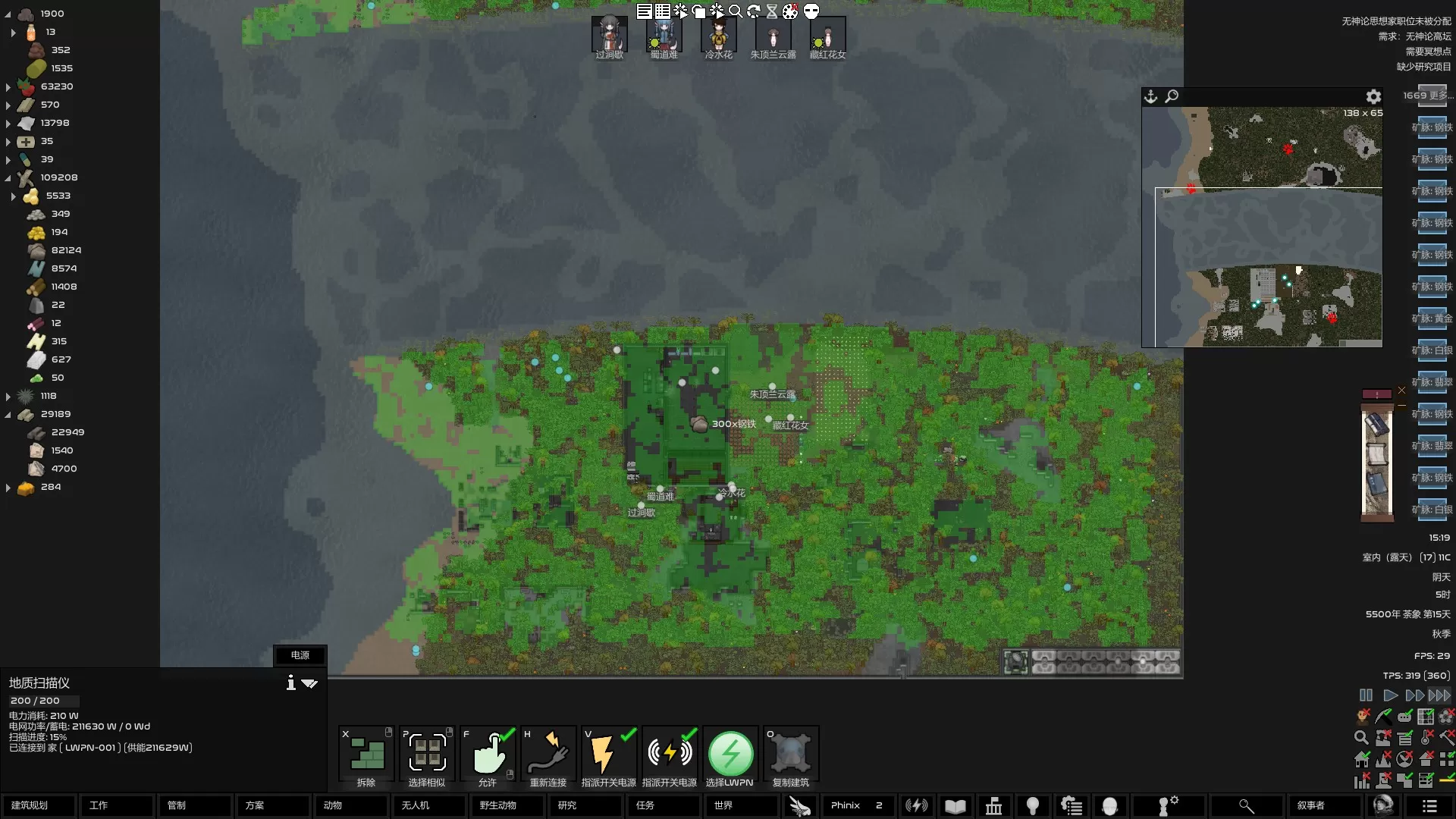The image size is (1456, 819).
Task: Pause the game speed
Action: click(1366, 695)
